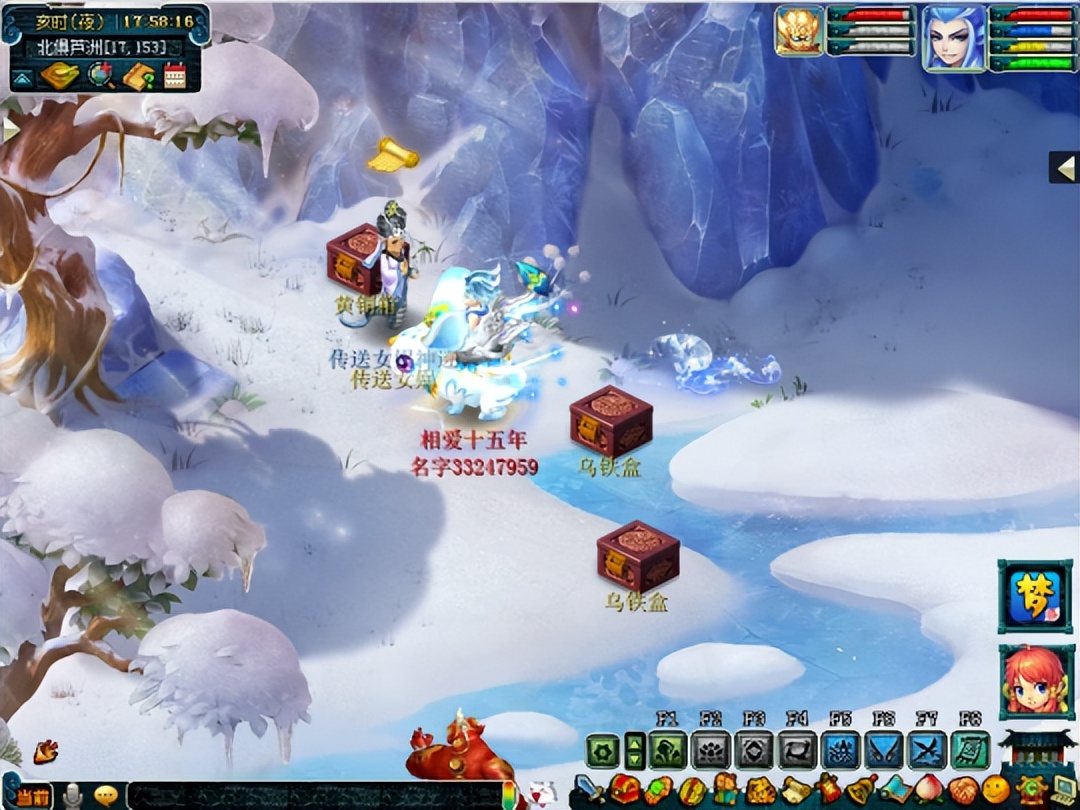Click the red-haired girl portrait button
The width and height of the screenshot is (1080, 810).
(x=1034, y=681)
